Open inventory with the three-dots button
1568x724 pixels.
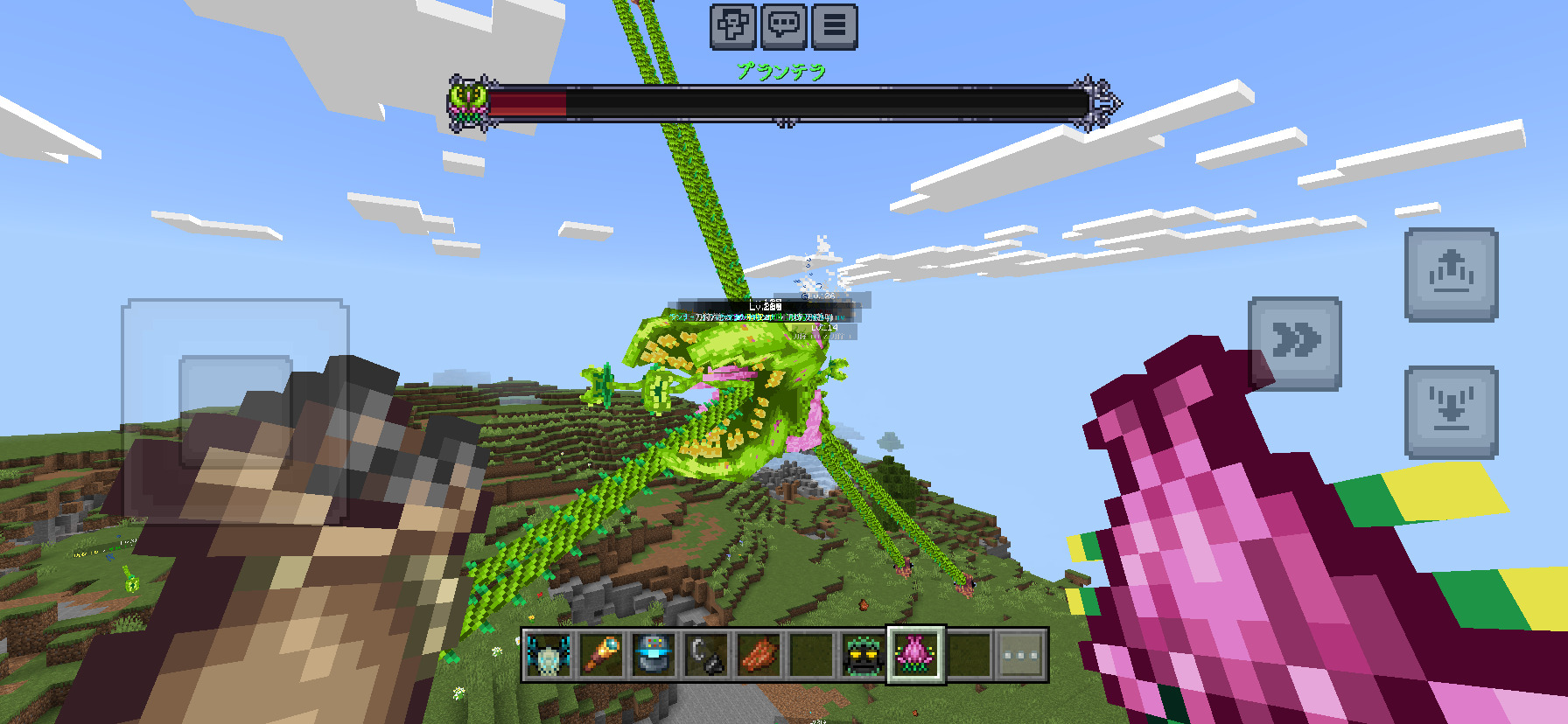[1021, 655]
